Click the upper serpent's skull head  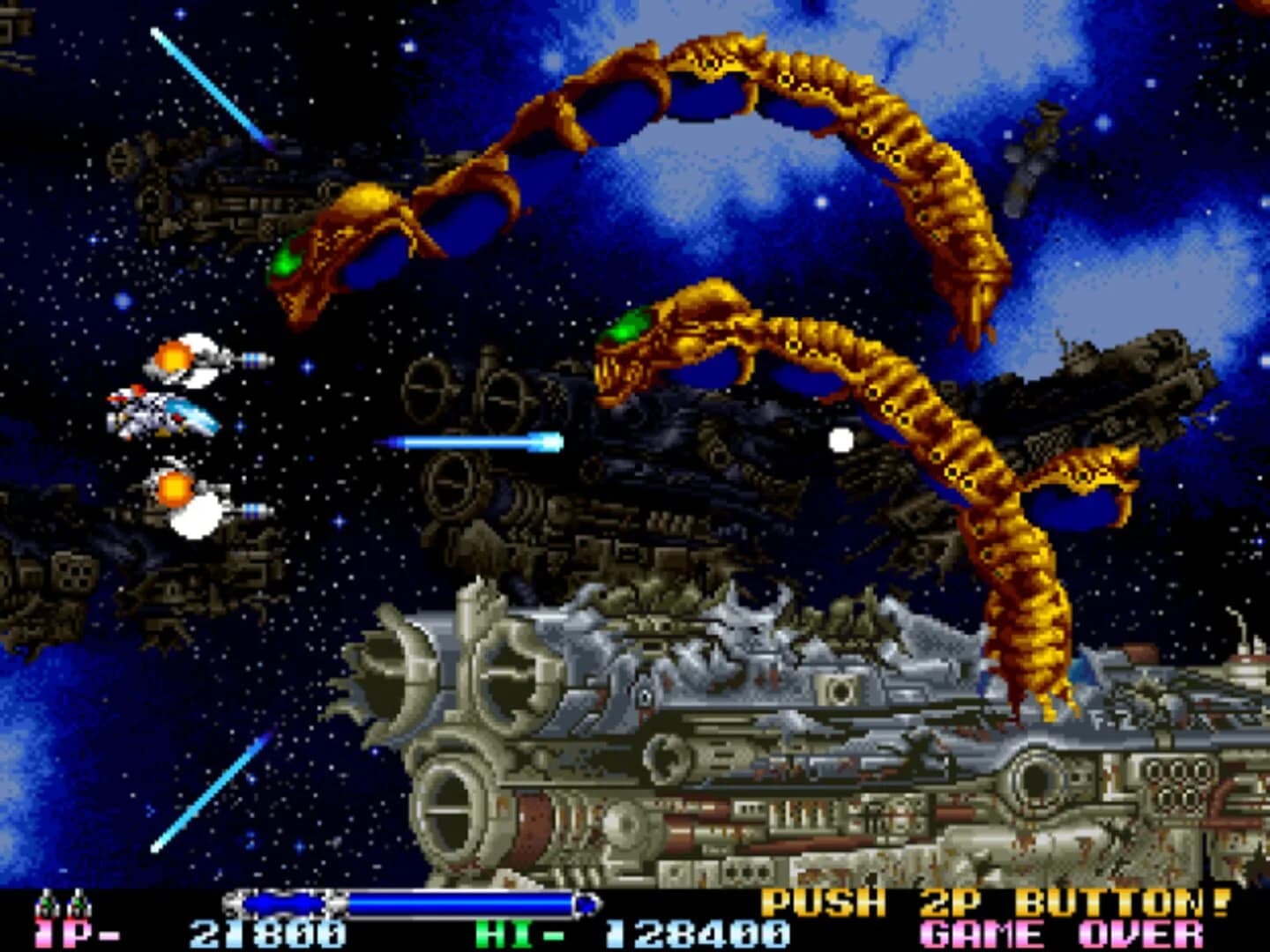click(x=326, y=256)
